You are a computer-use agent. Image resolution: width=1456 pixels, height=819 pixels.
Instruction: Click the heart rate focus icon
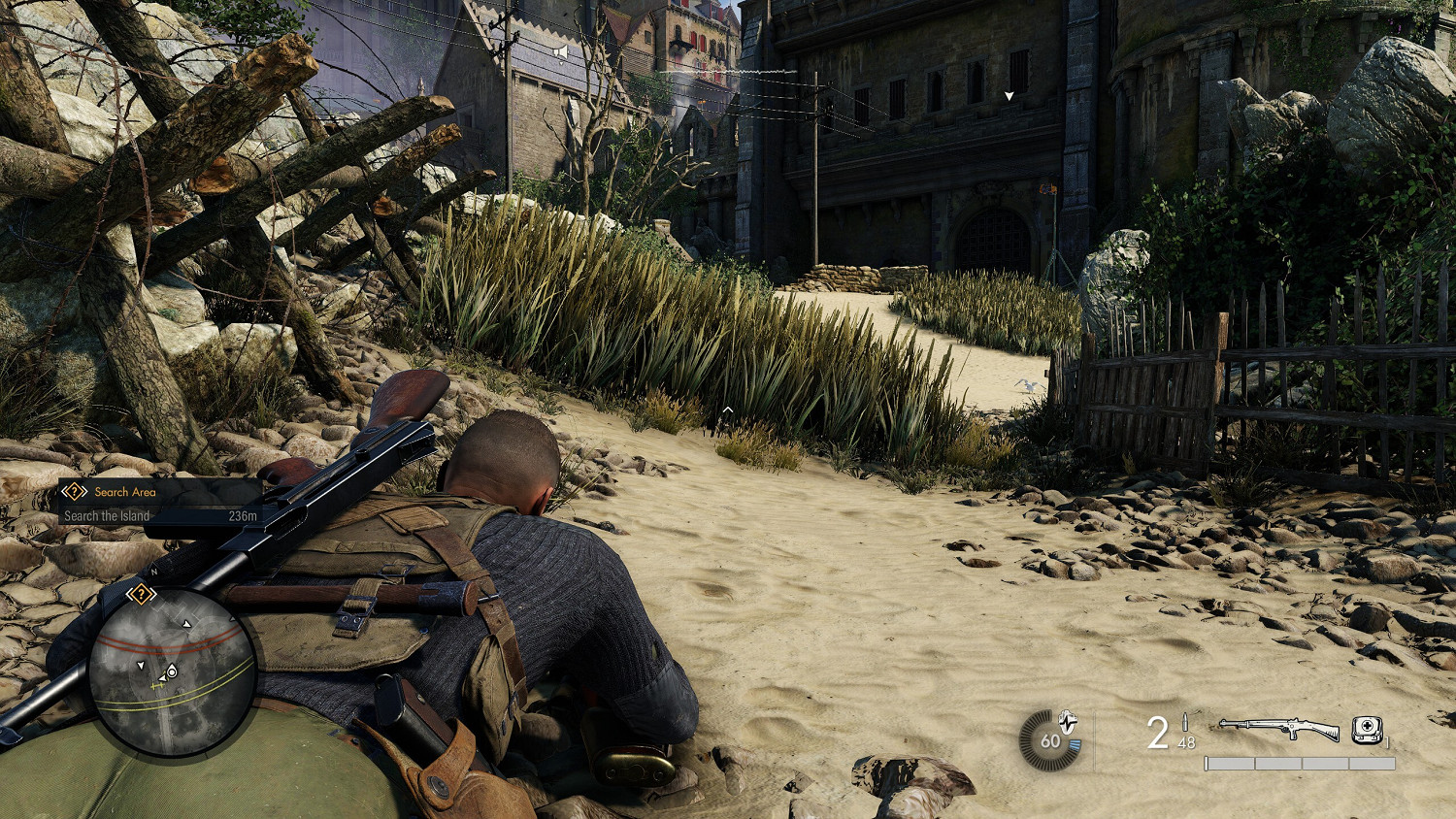[x=1068, y=723]
